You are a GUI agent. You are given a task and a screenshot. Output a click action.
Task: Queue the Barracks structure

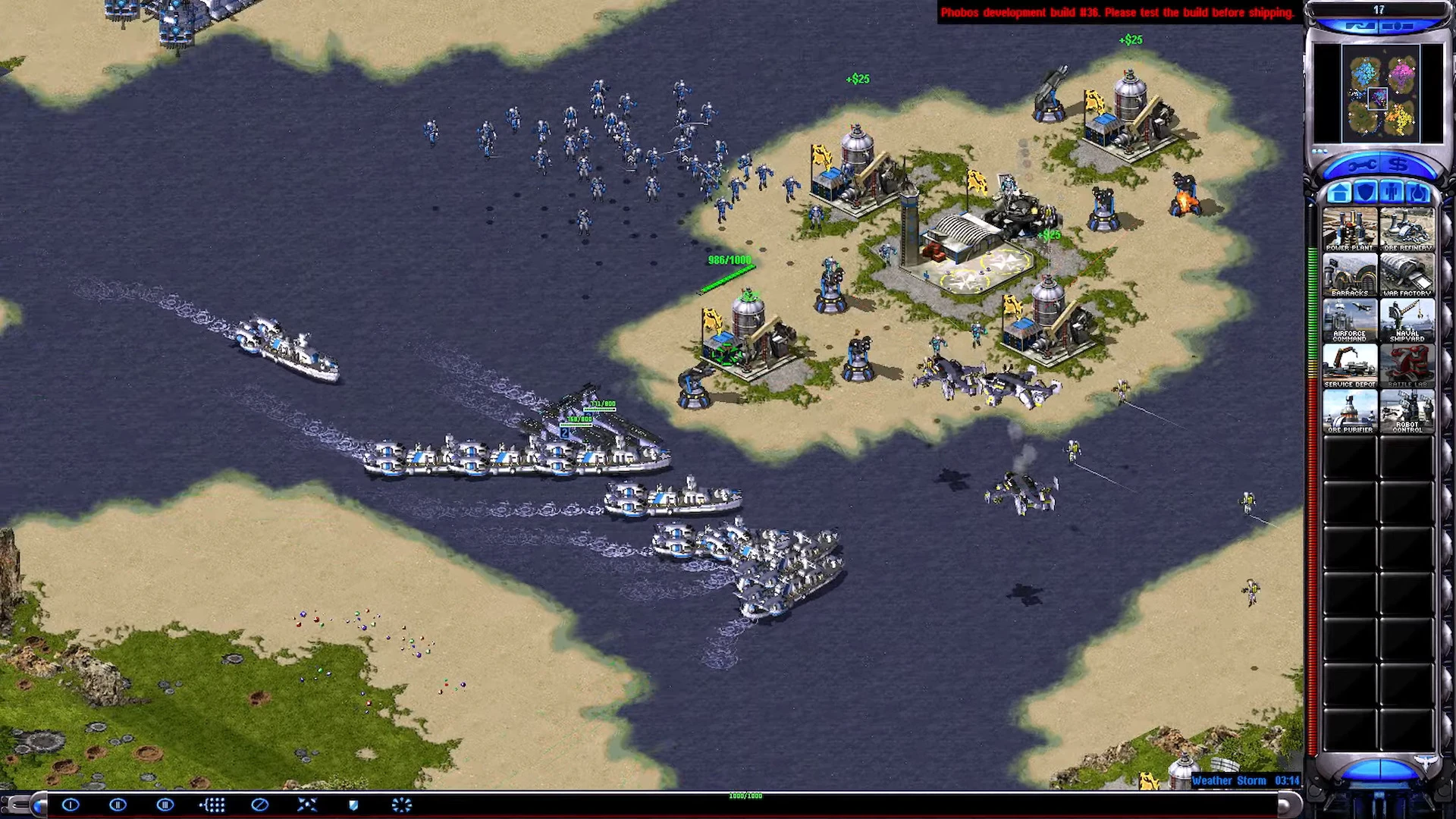[x=1349, y=275]
